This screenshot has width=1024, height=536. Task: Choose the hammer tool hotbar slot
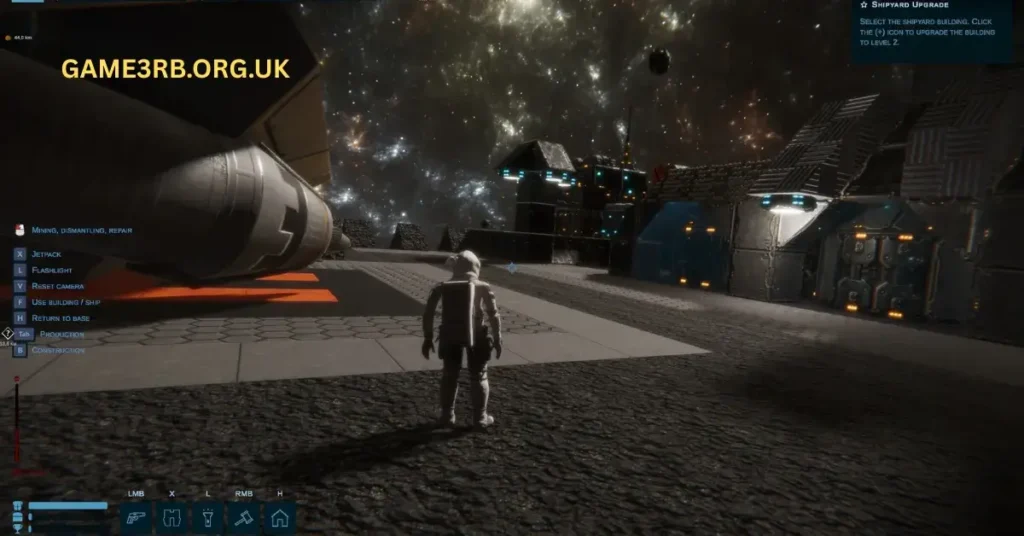tap(243, 518)
